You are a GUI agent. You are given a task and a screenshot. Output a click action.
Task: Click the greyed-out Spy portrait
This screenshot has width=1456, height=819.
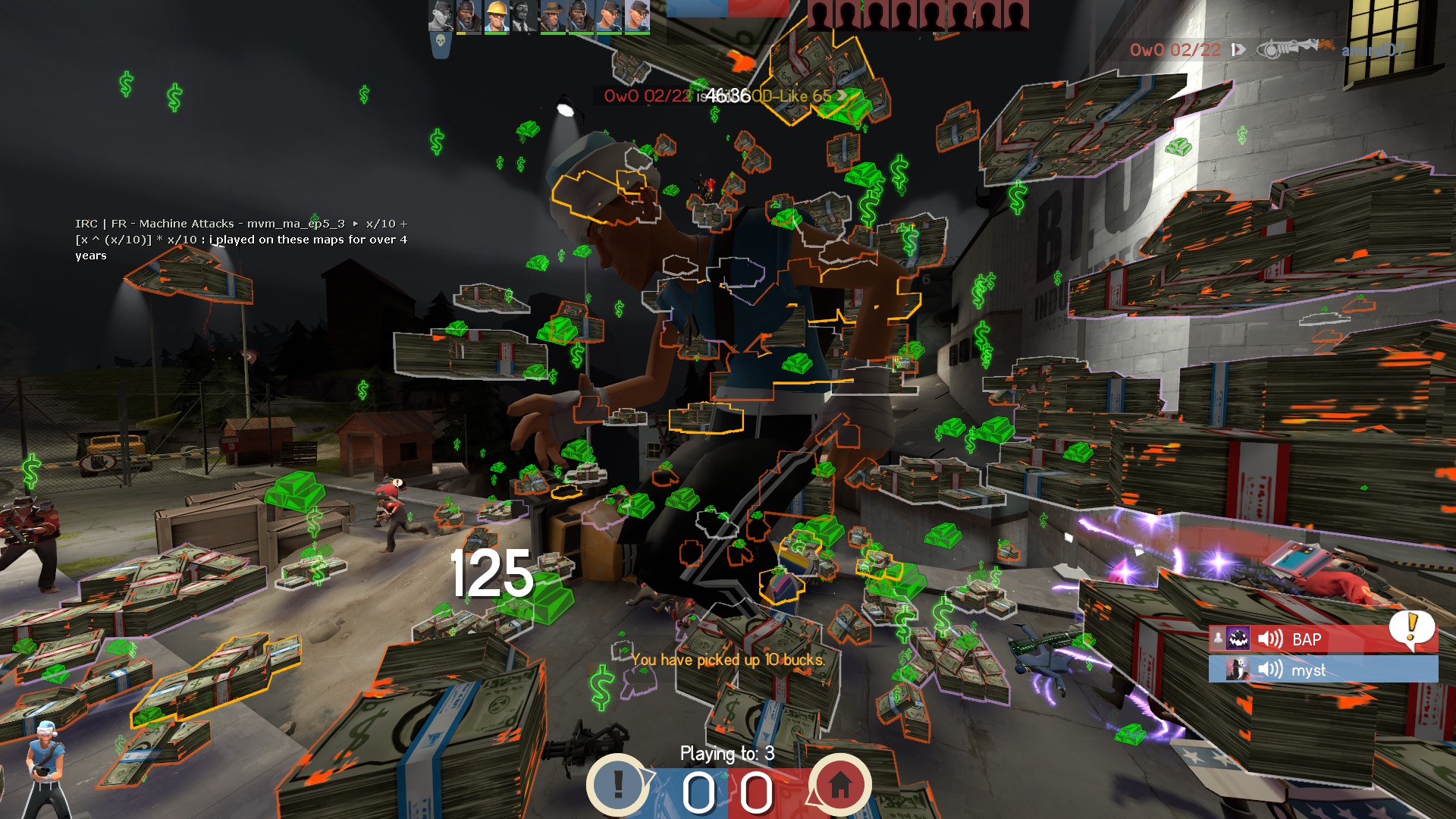[525, 17]
